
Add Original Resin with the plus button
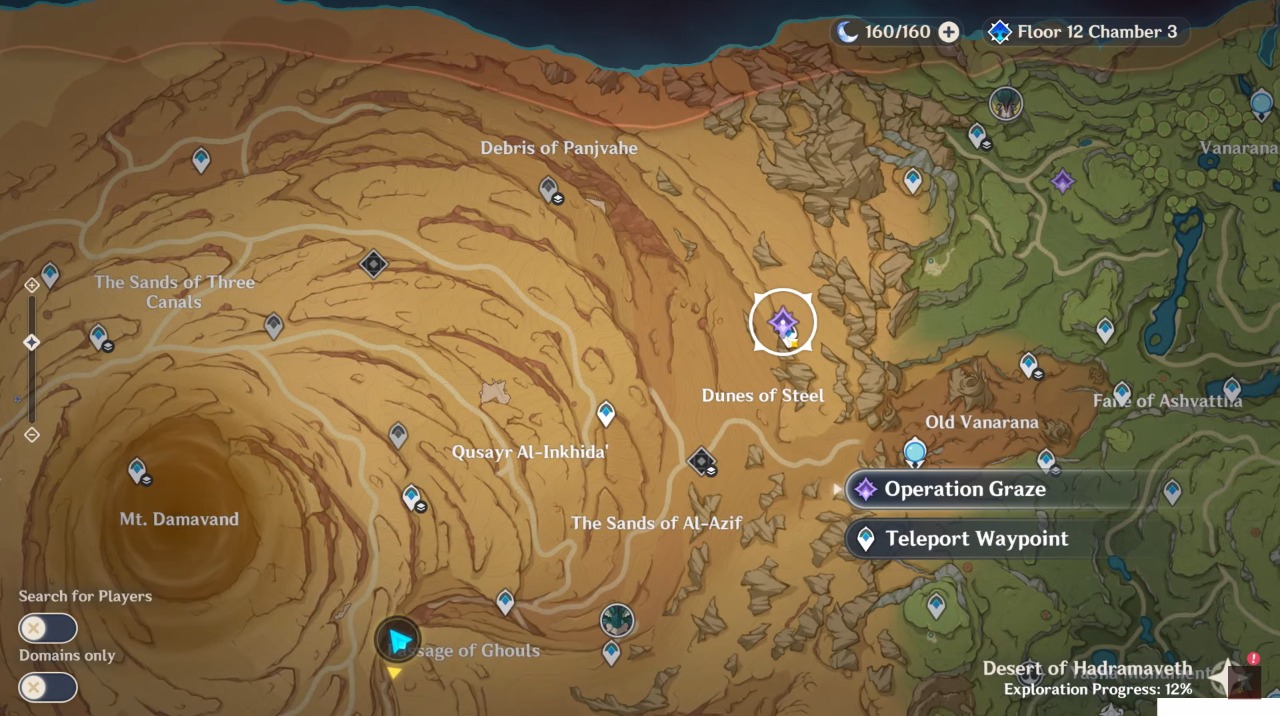pyautogui.click(x=948, y=32)
